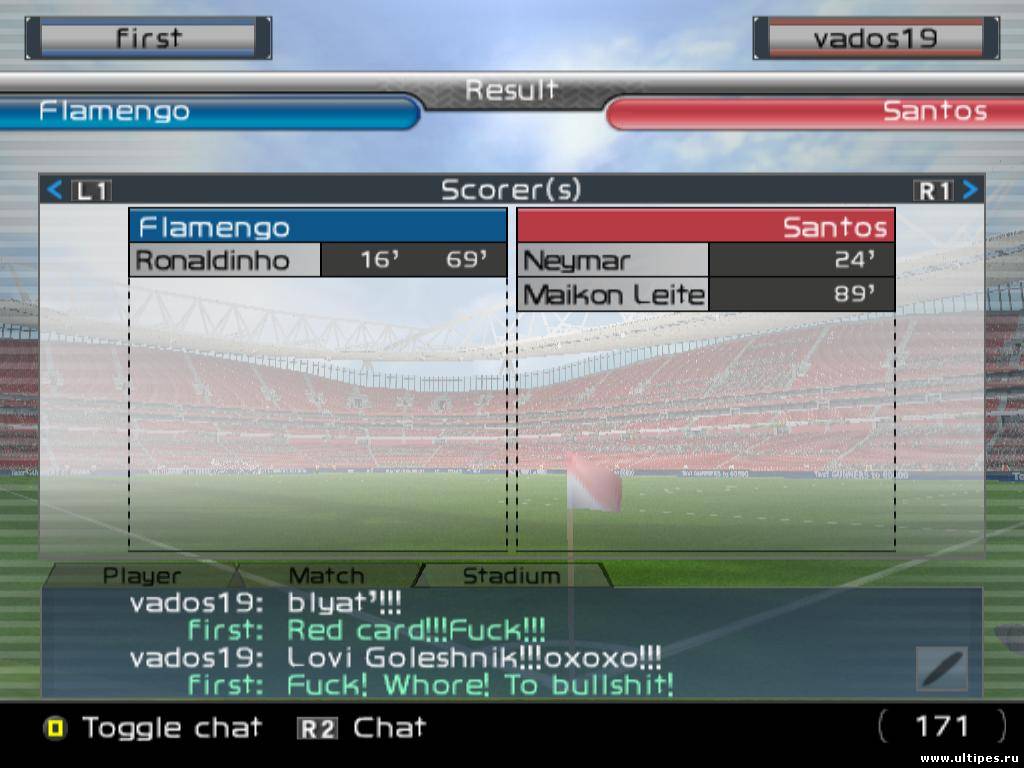Show previous result page with left arrow
1024x768 pixels.
56,190
